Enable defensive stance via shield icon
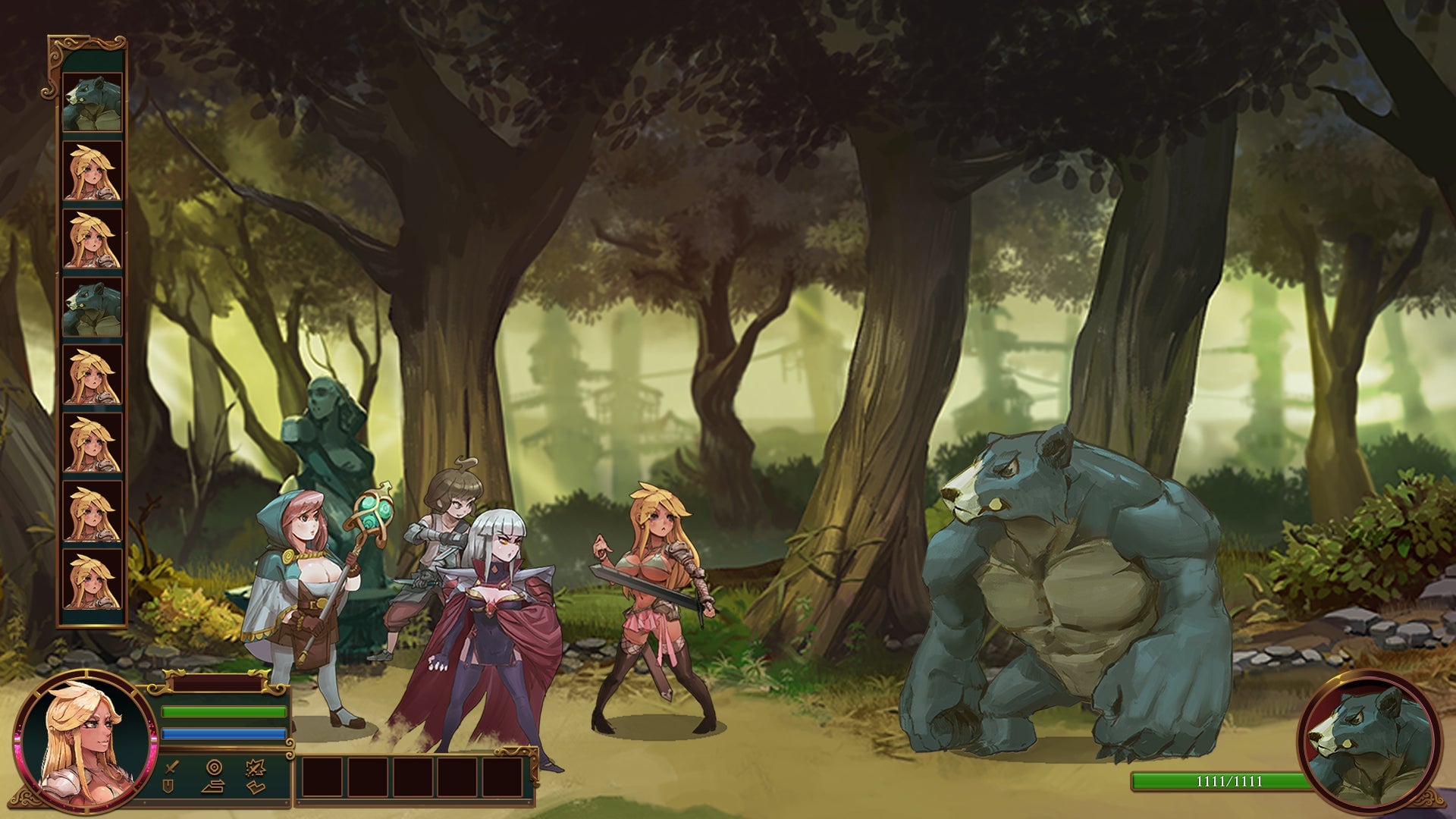1456x819 pixels. (167, 787)
